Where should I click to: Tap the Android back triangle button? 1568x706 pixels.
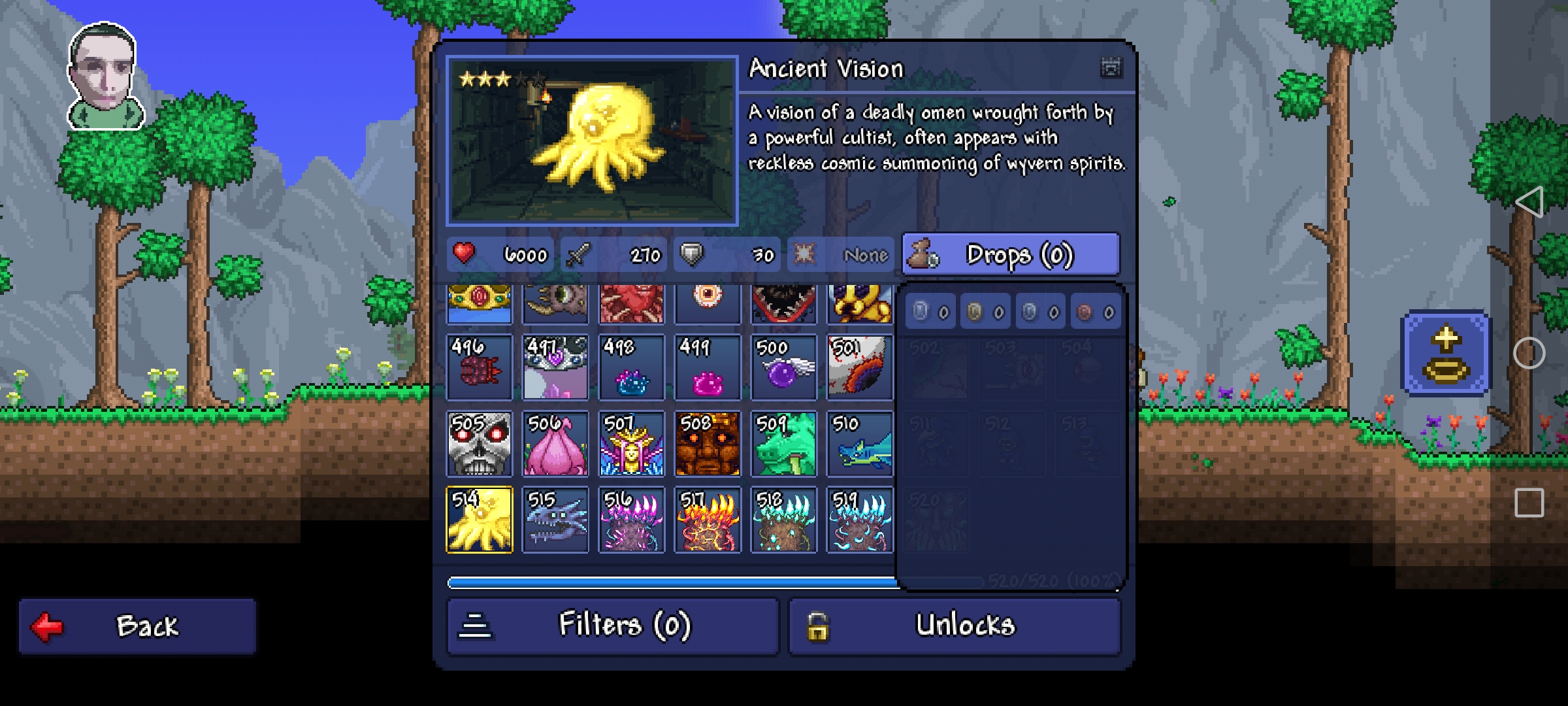[1529, 201]
